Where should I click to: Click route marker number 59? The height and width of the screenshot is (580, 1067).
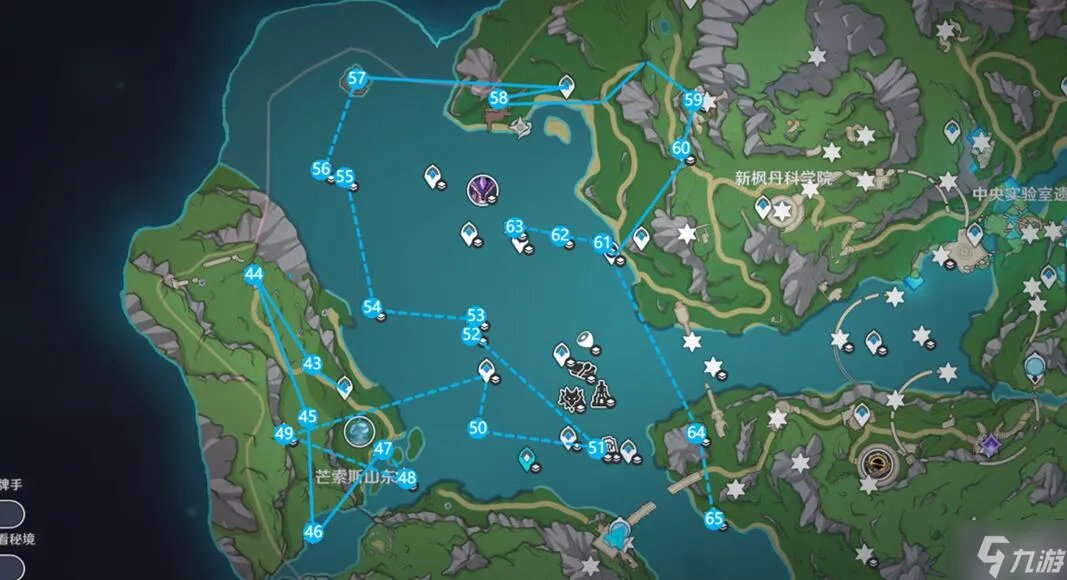pos(693,99)
